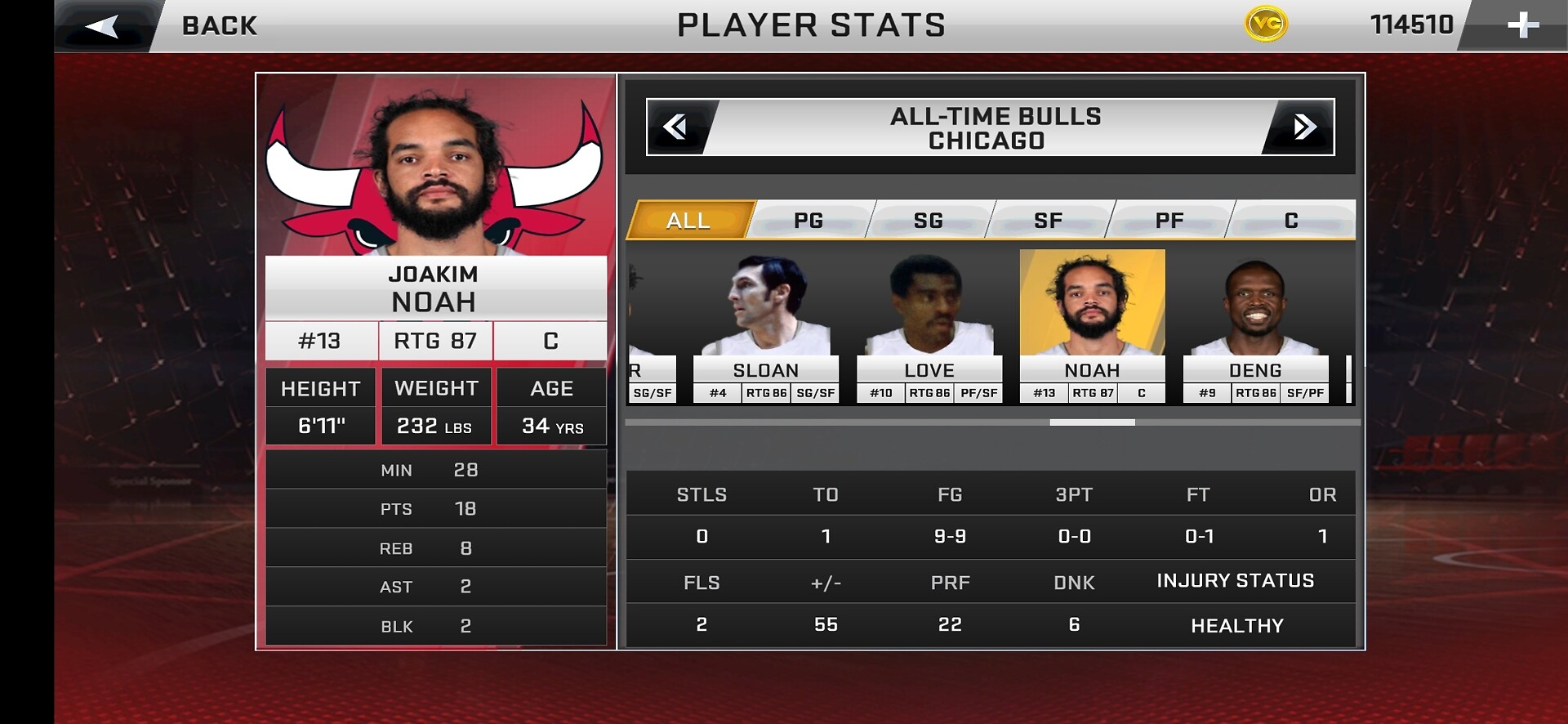Viewport: 1568px width, 724px height.
Task: Select Sloan's player card
Action: click(x=766, y=326)
